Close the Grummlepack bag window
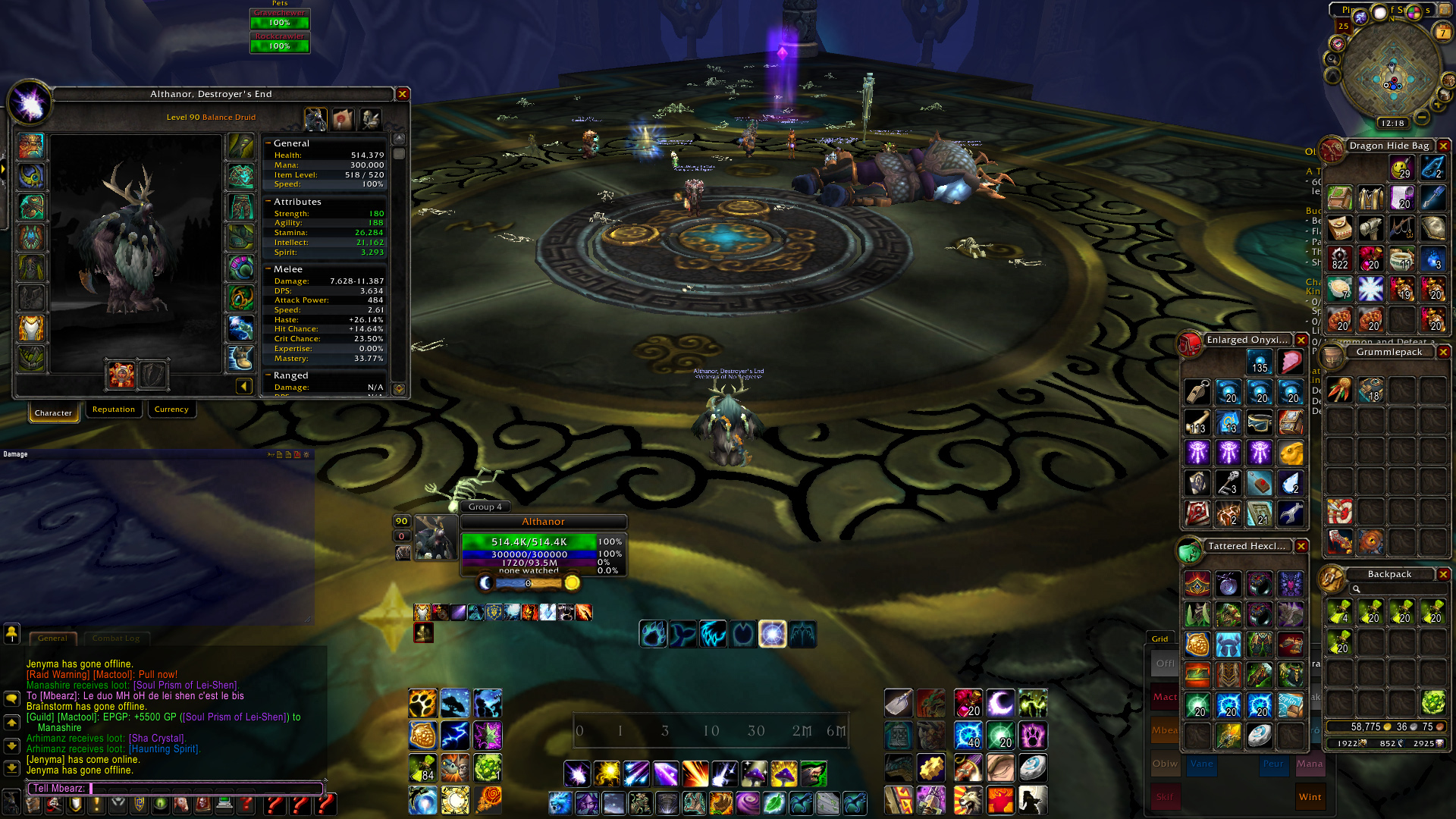Screen dimensions: 1456x819 click(x=1444, y=352)
